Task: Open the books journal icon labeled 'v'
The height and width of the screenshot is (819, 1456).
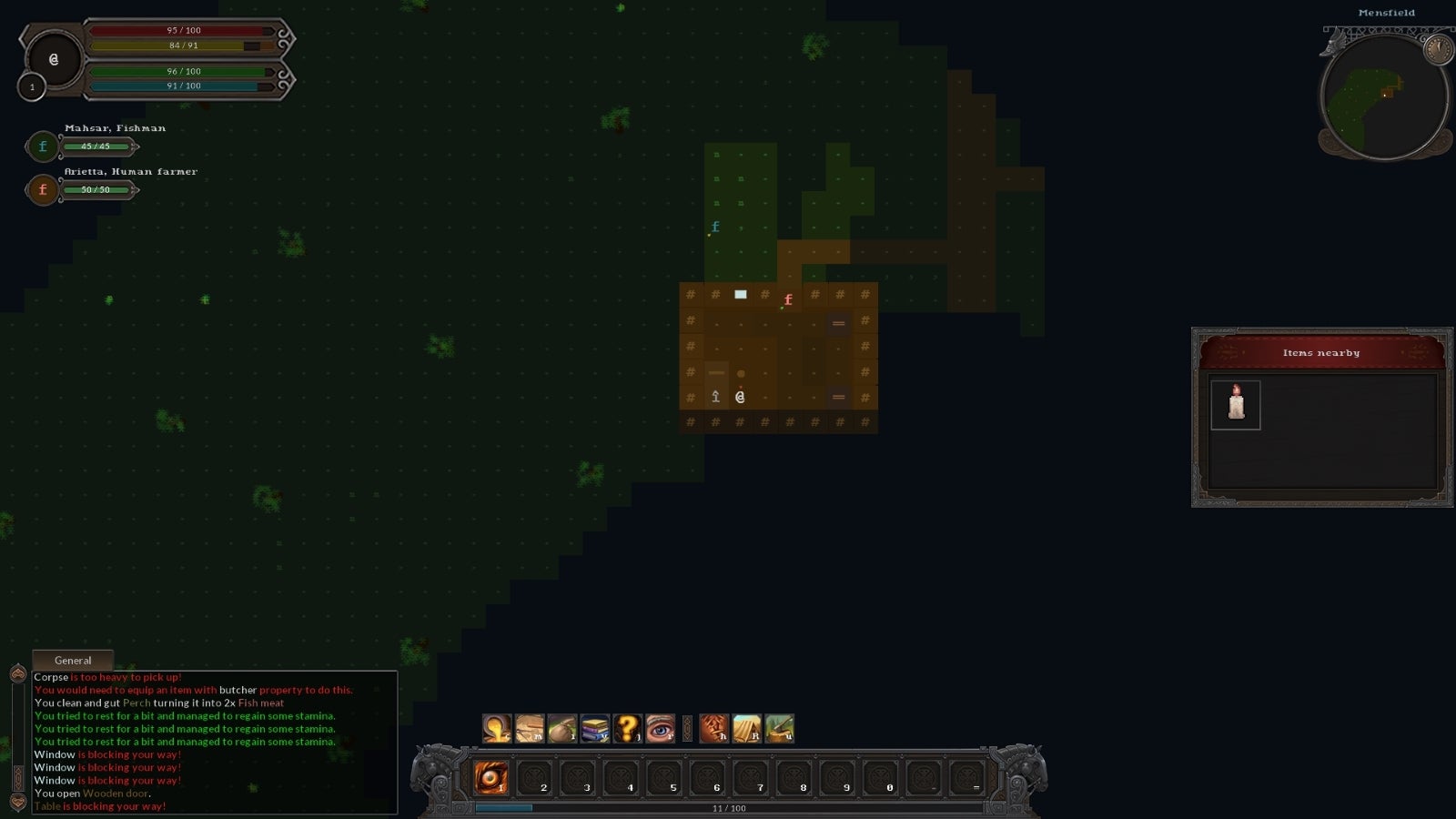Action: coord(594,728)
